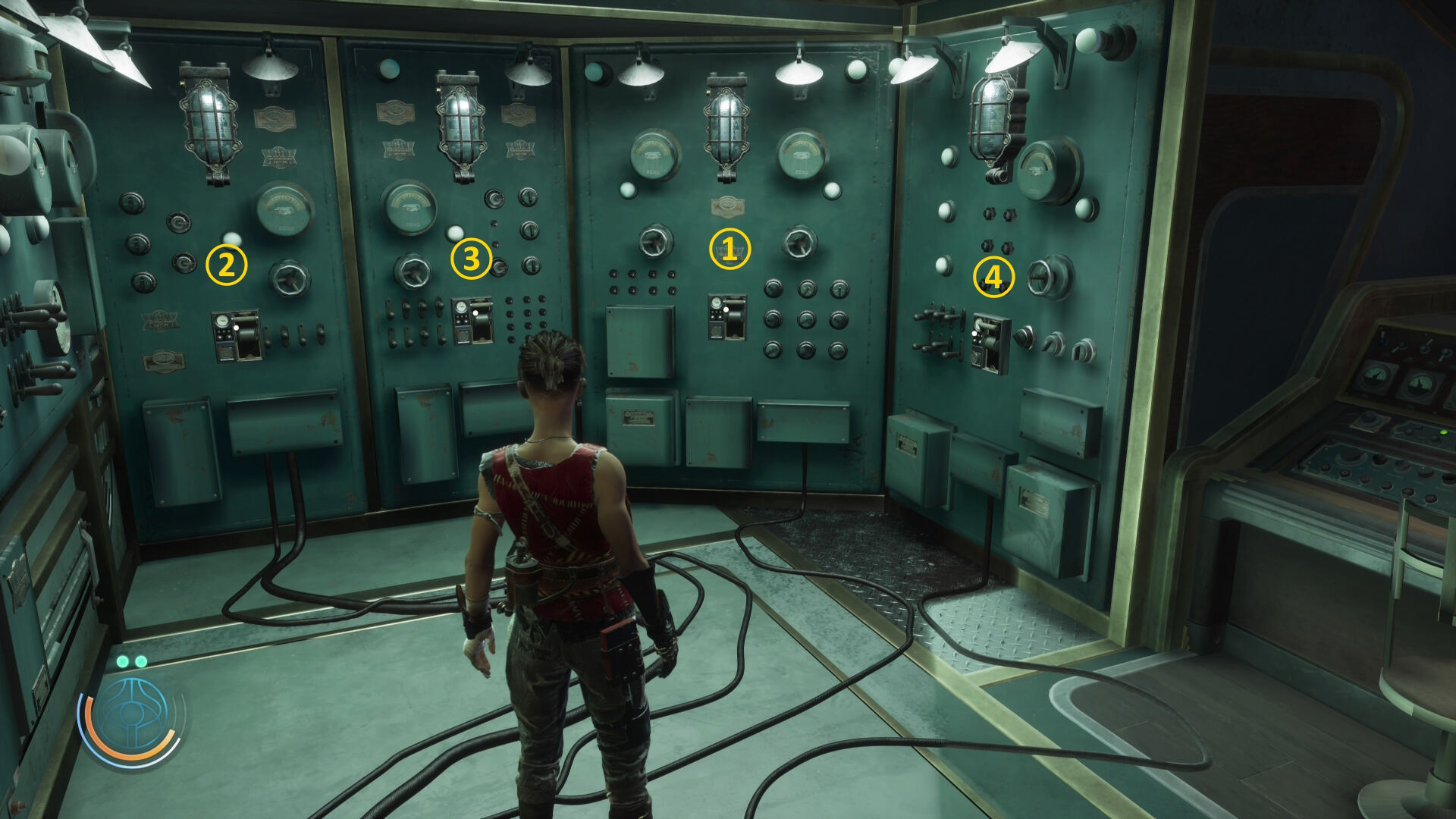Choose the yellow circled number 3 marker
1456x819 pixels.
click(471, 258)
